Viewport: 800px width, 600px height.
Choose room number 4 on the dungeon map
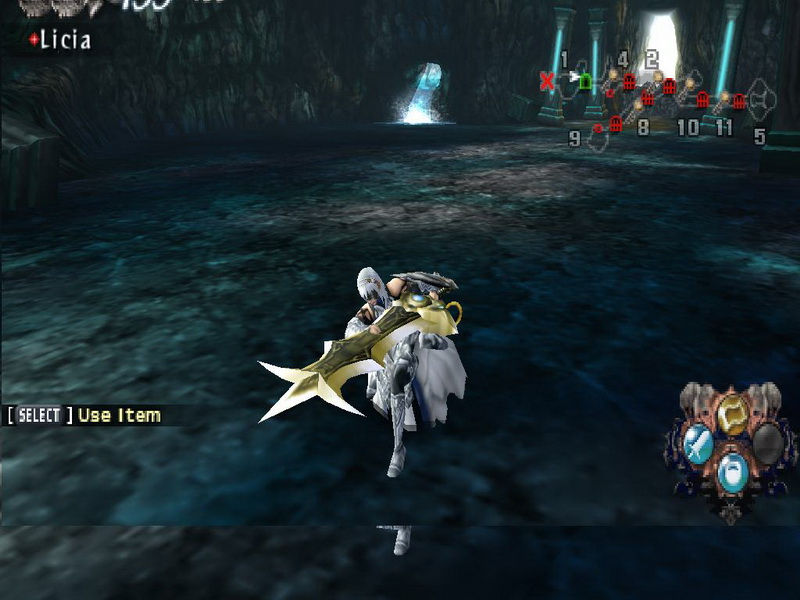[623, 60]
